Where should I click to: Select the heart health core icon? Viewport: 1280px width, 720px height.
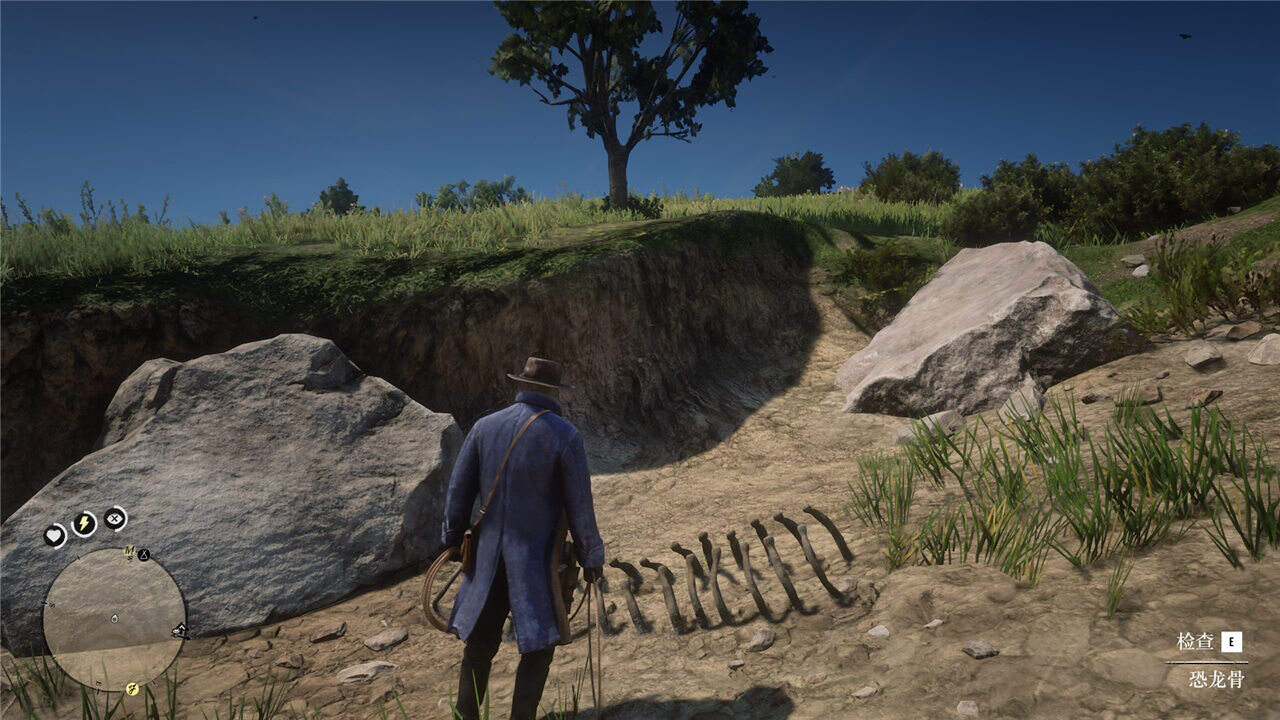point(54,536)
